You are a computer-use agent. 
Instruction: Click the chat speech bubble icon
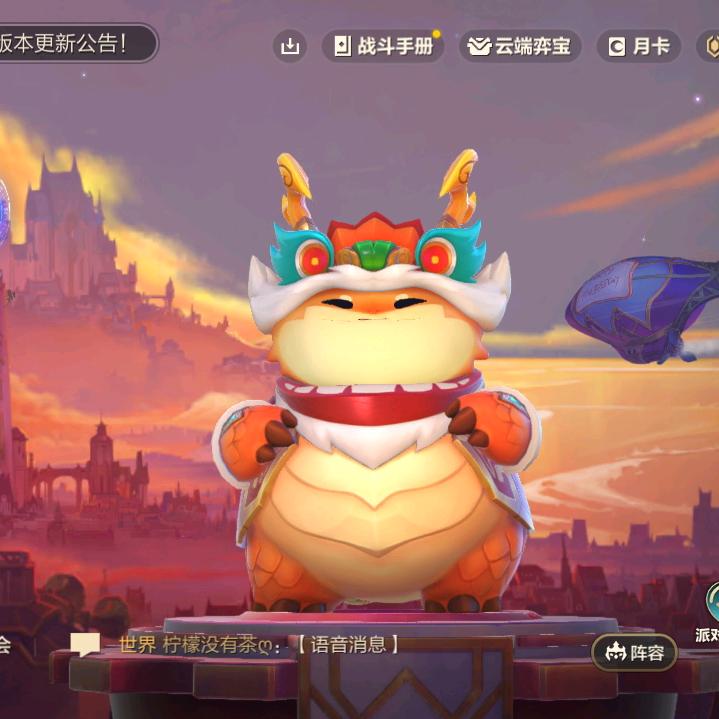point(85,645)
